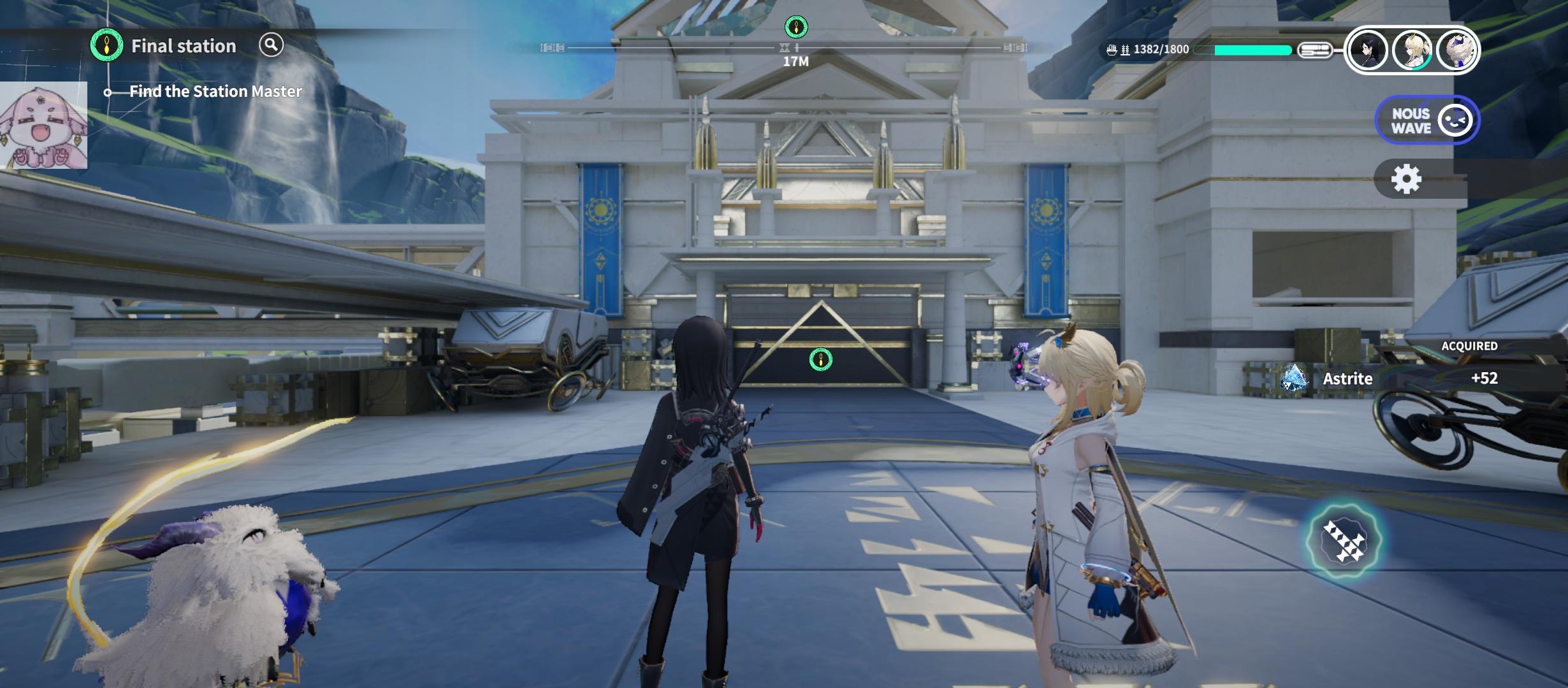Open the pink creature sticker thumbnail
Screen dimensions: 1568x688
click(x=43, y=125)
